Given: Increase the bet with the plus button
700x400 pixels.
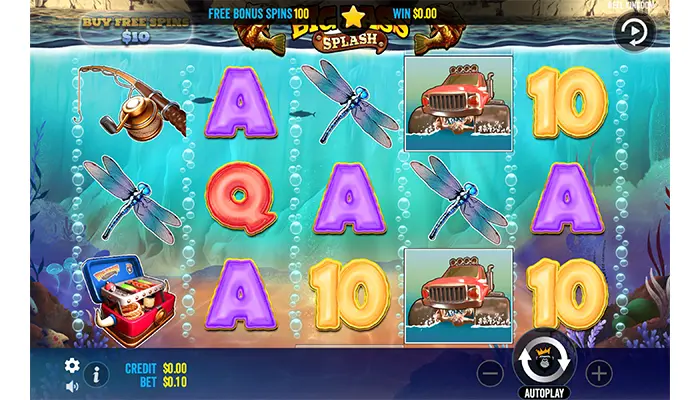Looking at the screenshot, I should 598,373.
